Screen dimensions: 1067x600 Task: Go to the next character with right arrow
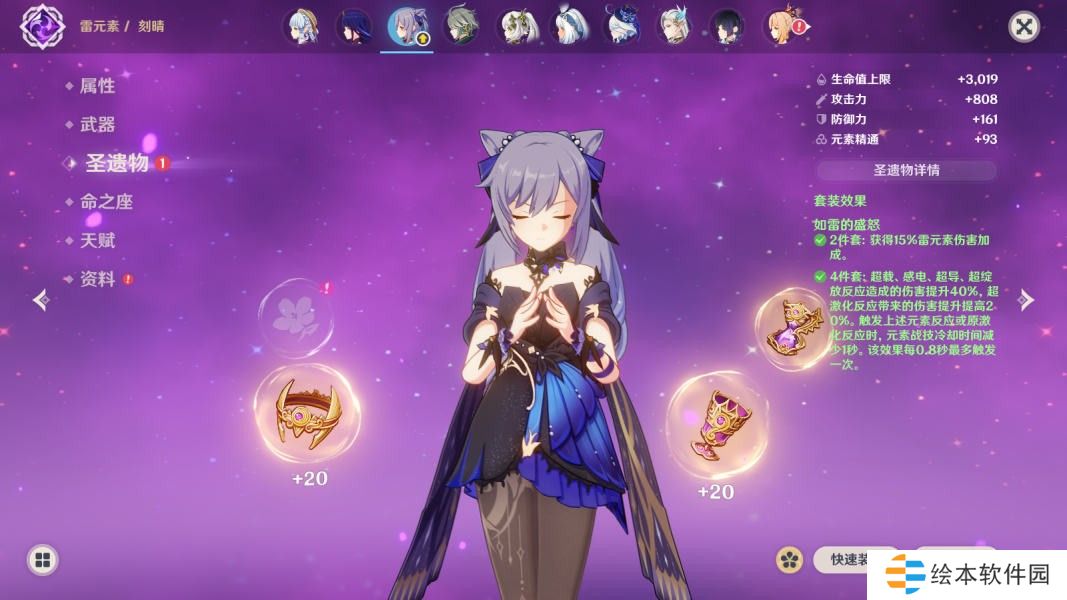coord(1025,300)
